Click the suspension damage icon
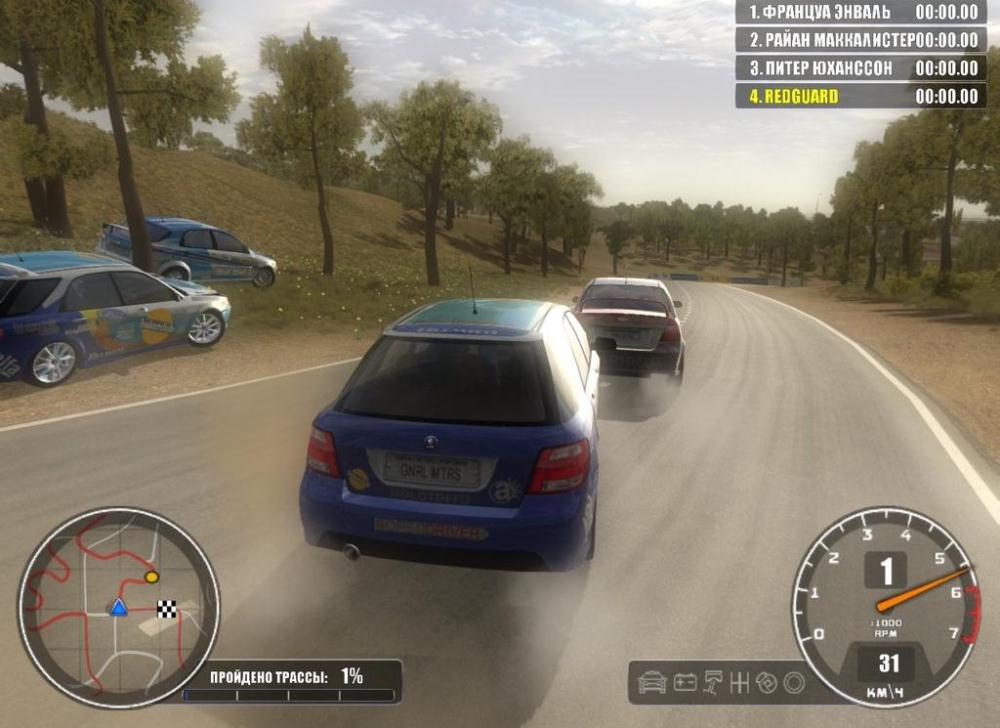This screenshot has width=1000, height=728. click(x=714, y=682)
